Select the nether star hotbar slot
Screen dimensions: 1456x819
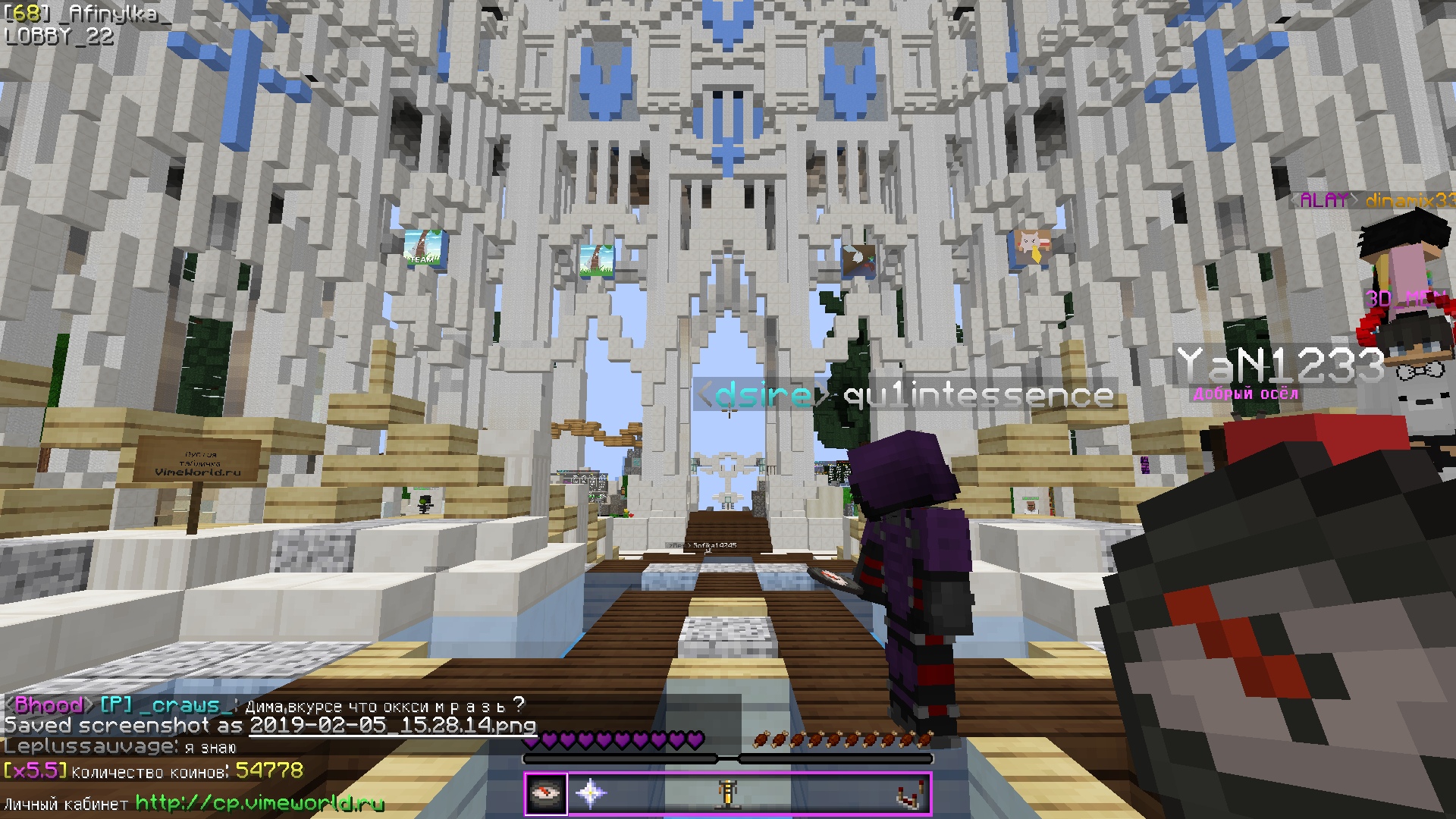click(590, 793)
